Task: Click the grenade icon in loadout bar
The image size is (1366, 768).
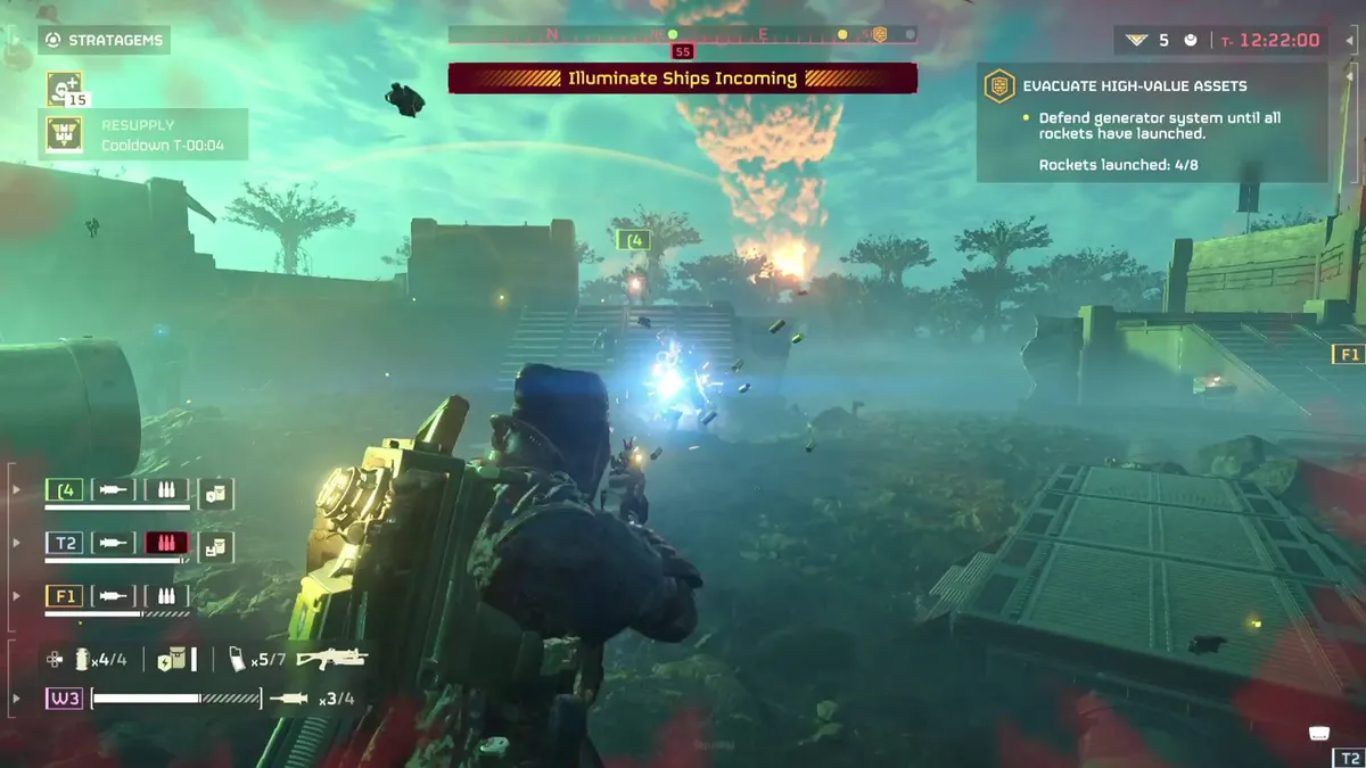Action: pos(82,659)
